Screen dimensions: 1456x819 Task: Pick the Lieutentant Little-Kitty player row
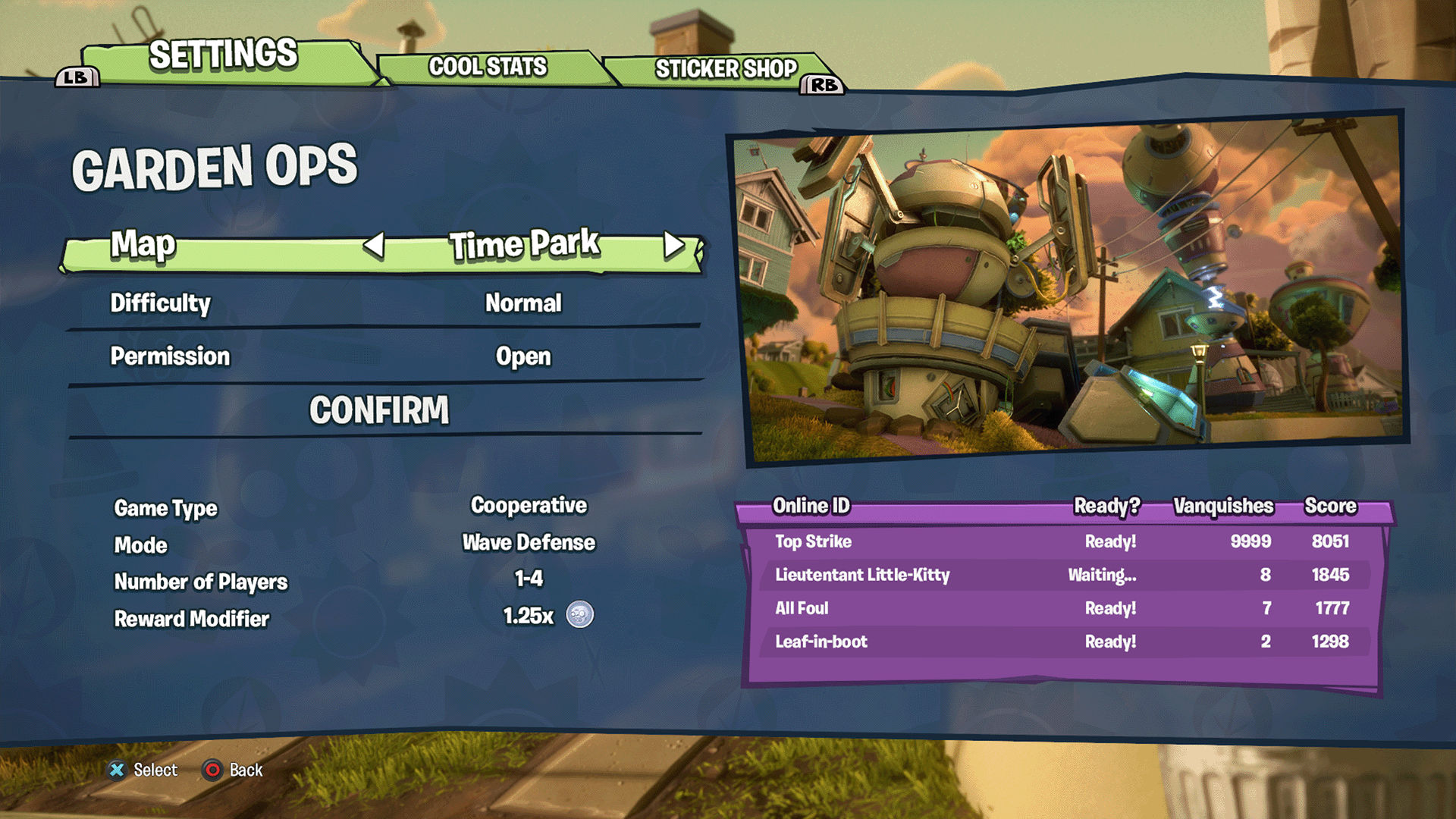(x=1062, y=575)
